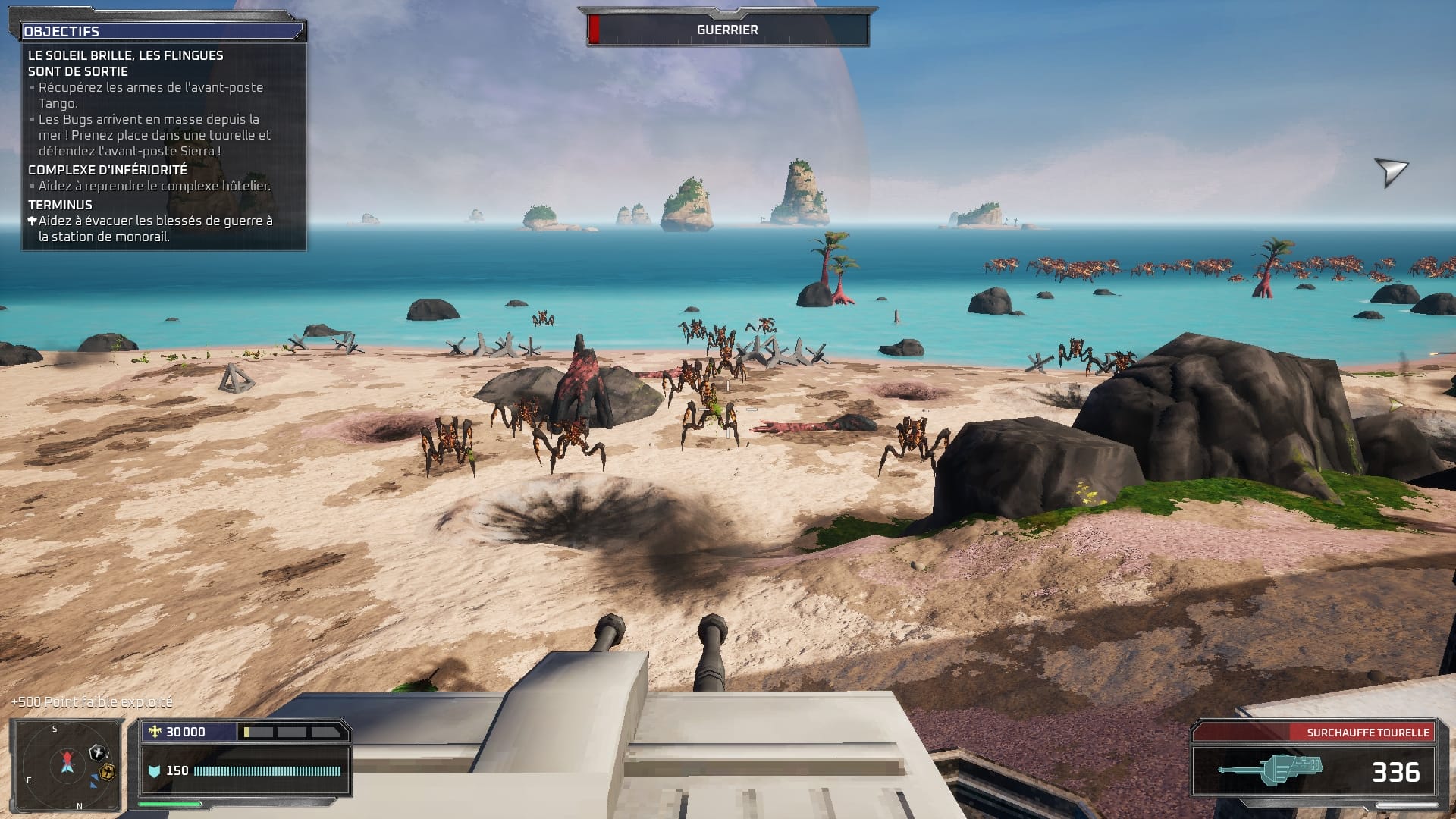Click the medic cross icon on the minimap
The width and height of the screenshot is (1456, 819).
tap(97, 754)
